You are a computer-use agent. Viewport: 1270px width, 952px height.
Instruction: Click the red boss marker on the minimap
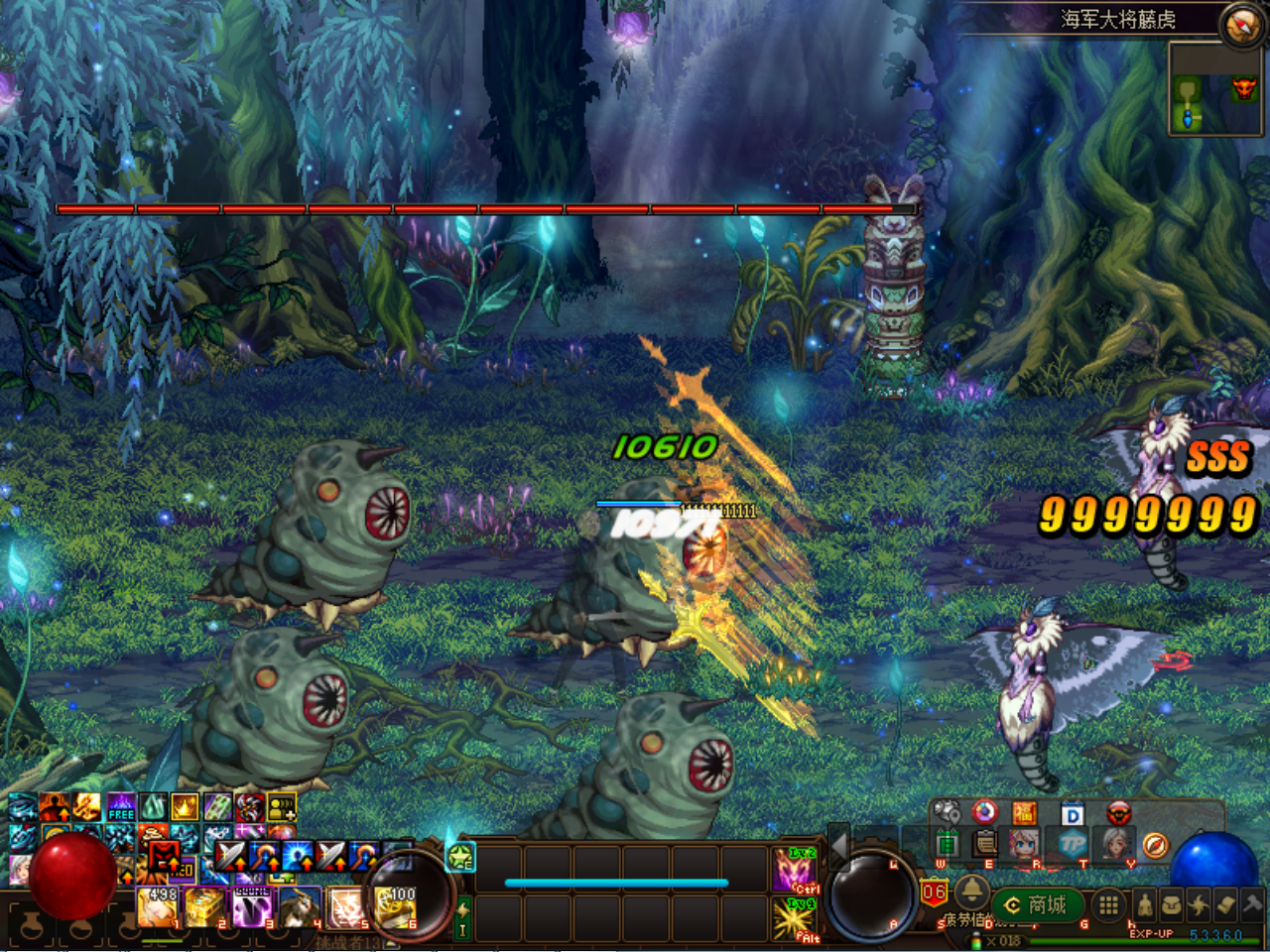tap(1244, 89)
